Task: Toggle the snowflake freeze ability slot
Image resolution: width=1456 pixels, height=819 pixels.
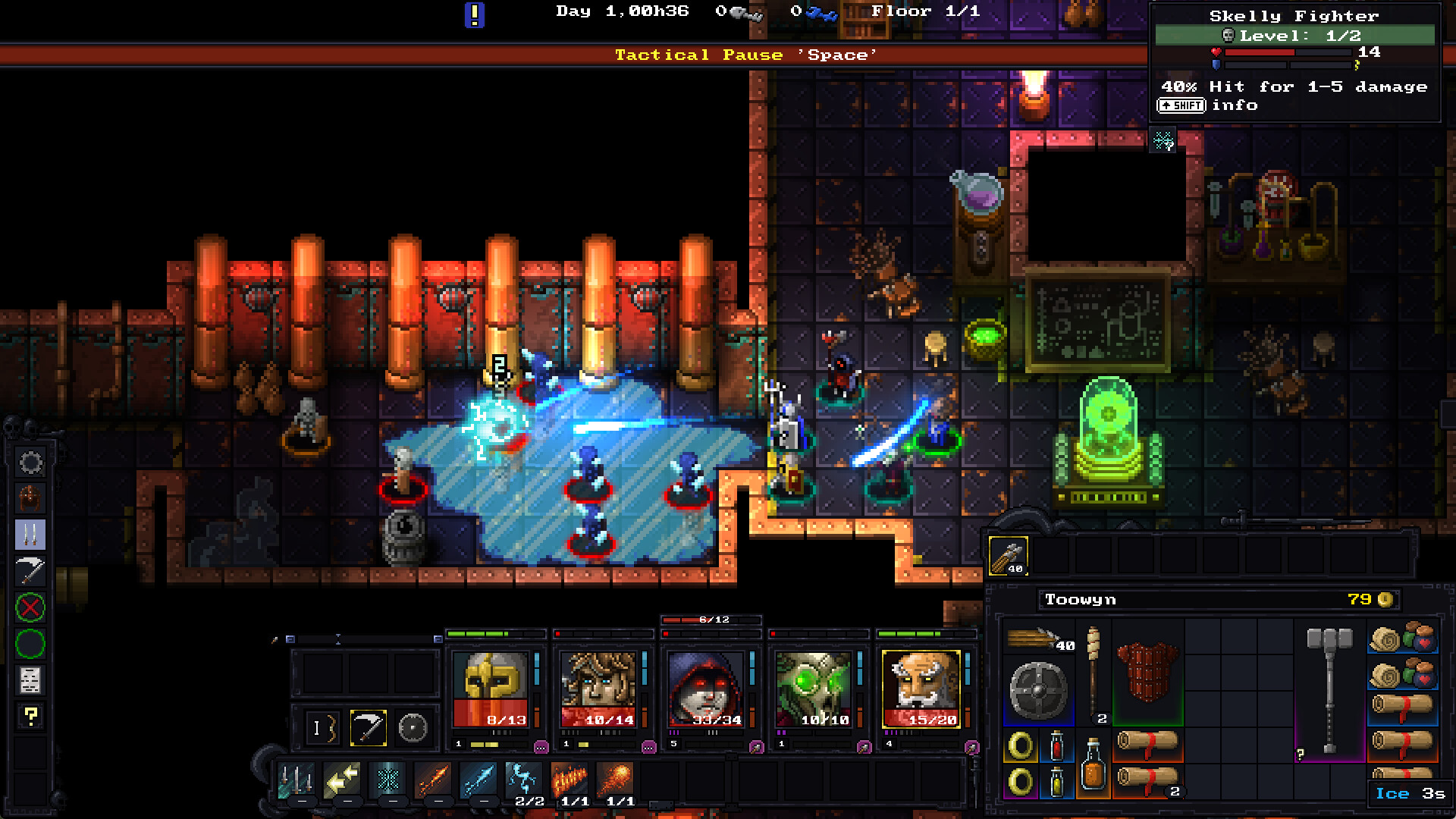Action: point(390,778)
